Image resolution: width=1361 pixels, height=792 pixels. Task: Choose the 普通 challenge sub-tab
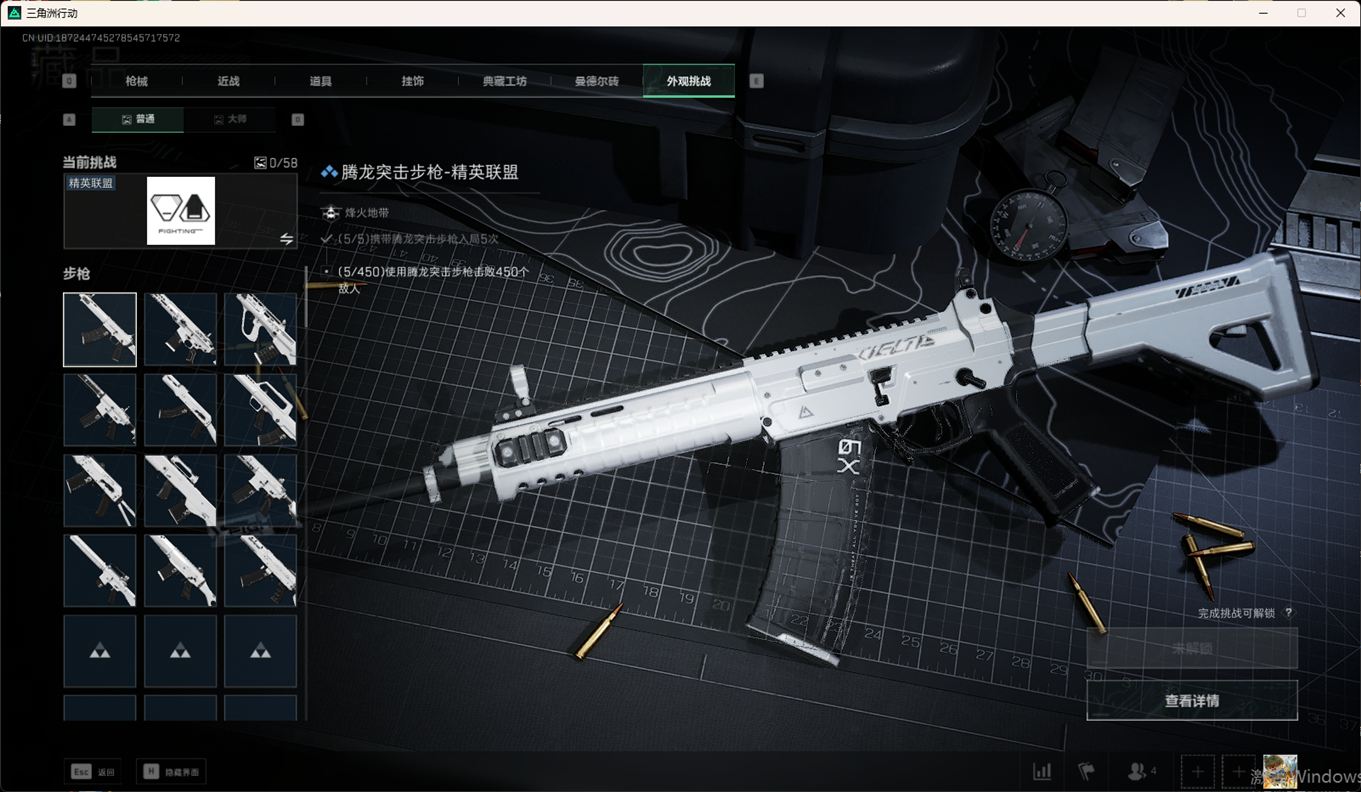pyautogui.click(x=138, y=119)
